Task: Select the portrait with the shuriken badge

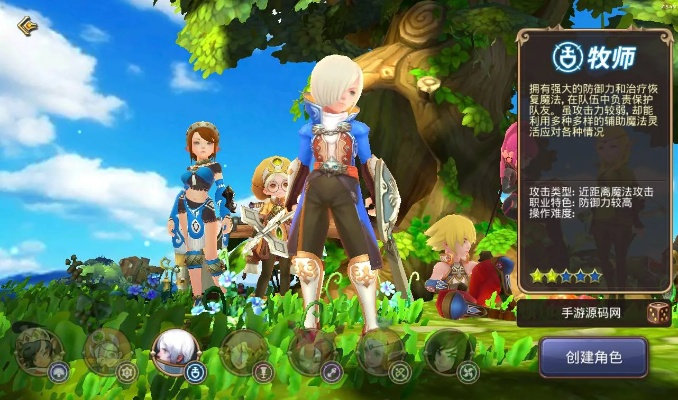Action: [447, 352]
